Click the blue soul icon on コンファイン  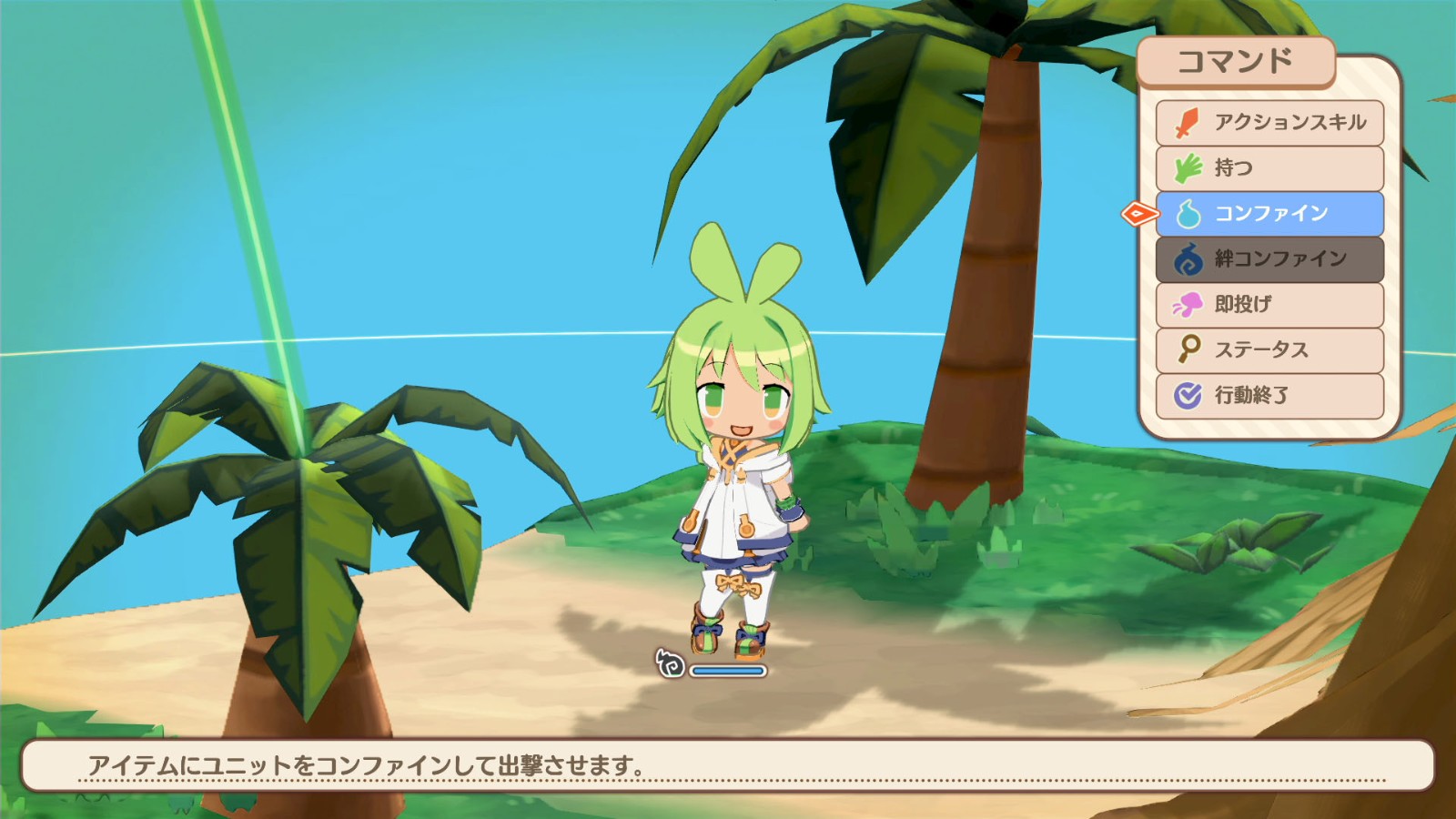(1186, 214)
